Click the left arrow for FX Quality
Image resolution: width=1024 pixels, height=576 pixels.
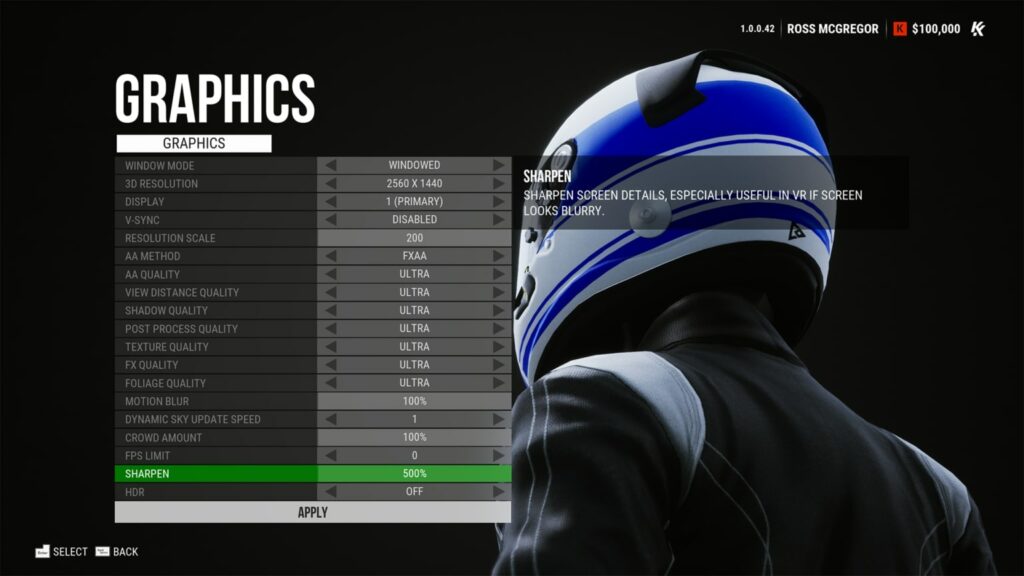click(x=331, y=365)
